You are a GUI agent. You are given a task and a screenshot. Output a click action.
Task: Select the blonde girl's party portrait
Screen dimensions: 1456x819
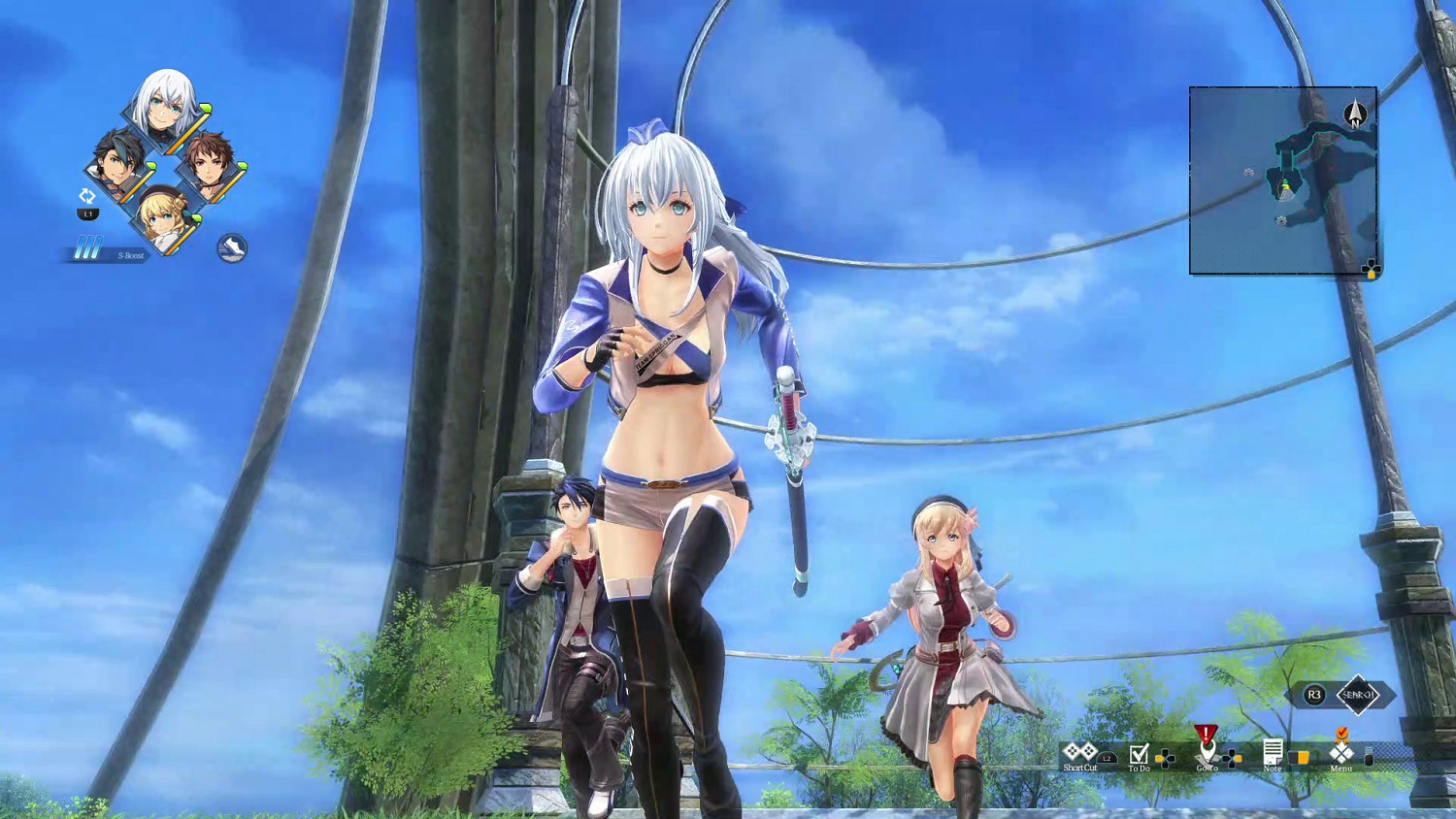pyautogui.click(x=163, y=217)
